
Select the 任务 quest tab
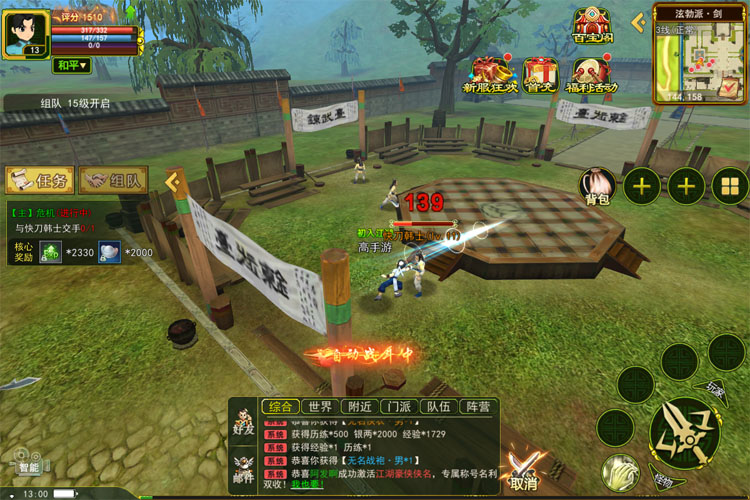40,181
